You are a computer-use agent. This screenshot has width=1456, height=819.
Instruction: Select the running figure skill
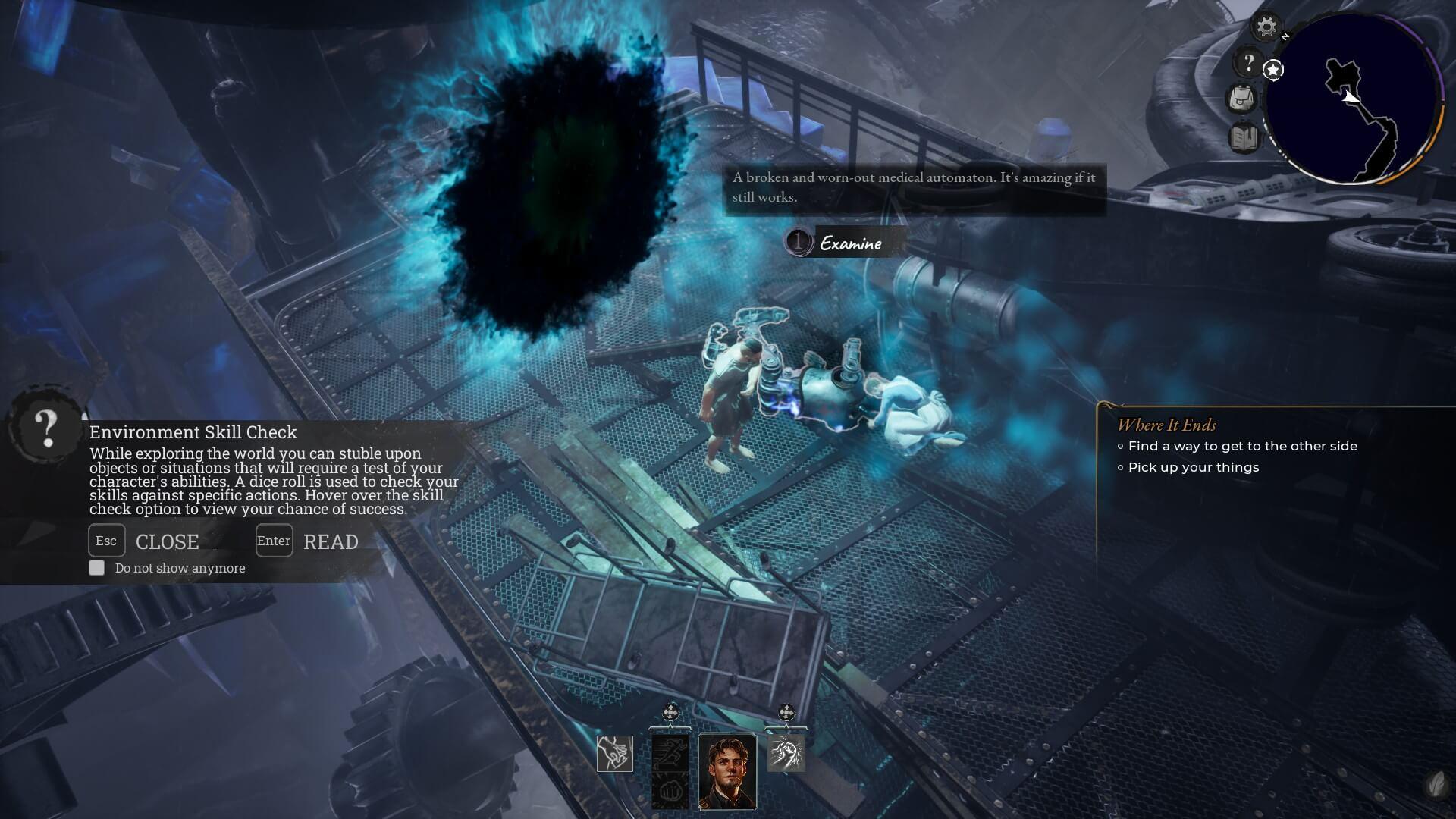tap(670, 753)
